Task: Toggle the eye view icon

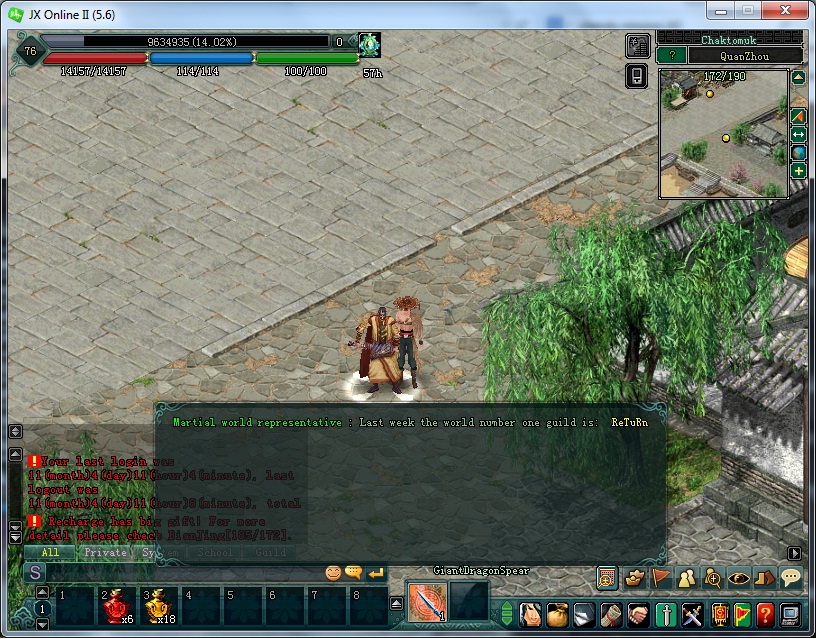Action: 738,577
